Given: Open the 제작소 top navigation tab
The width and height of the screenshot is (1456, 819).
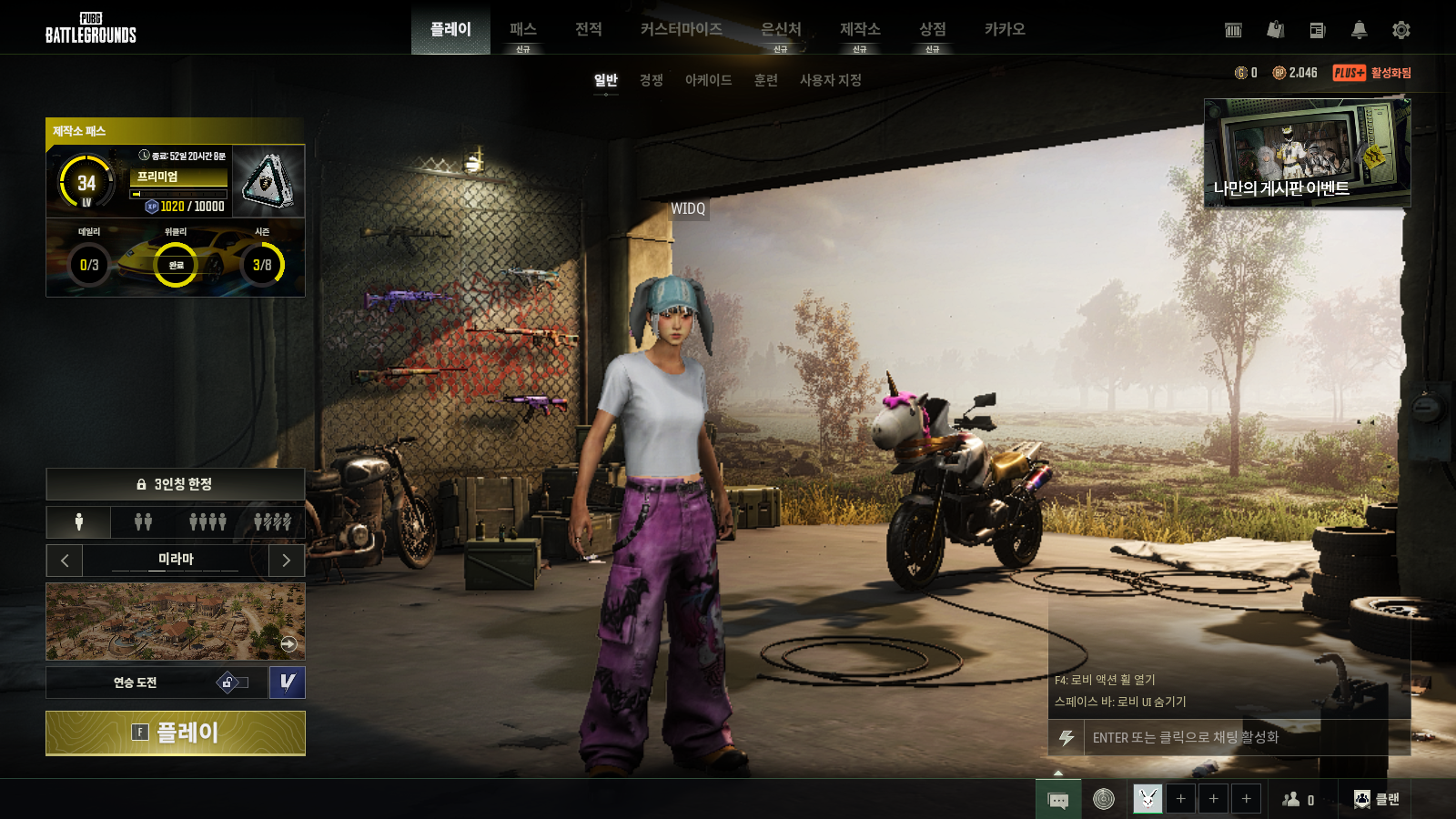Looking at the screenshot, I should coord(859,30).
